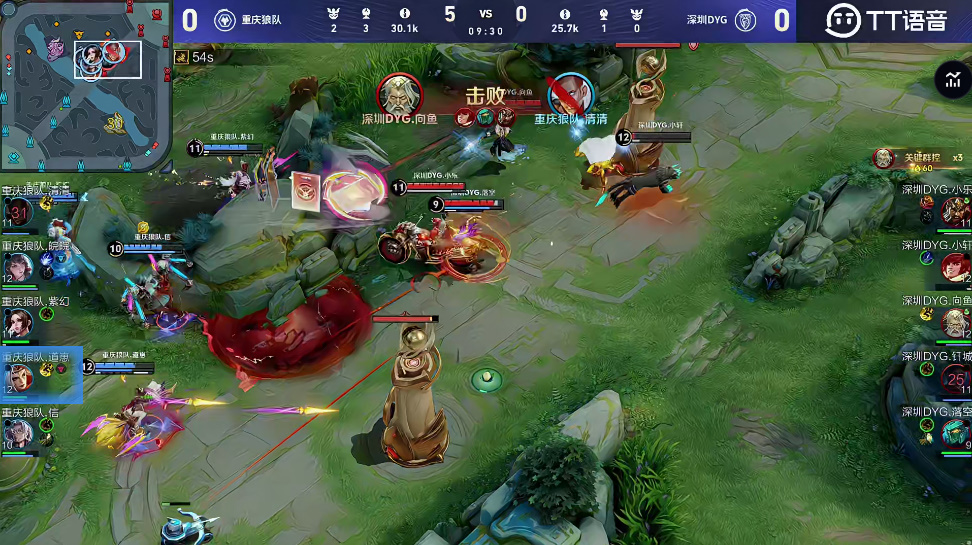Select 重庆狼队.信 player portrait
The width and height of the screenshot is (972, 545).
coord(19,433)
